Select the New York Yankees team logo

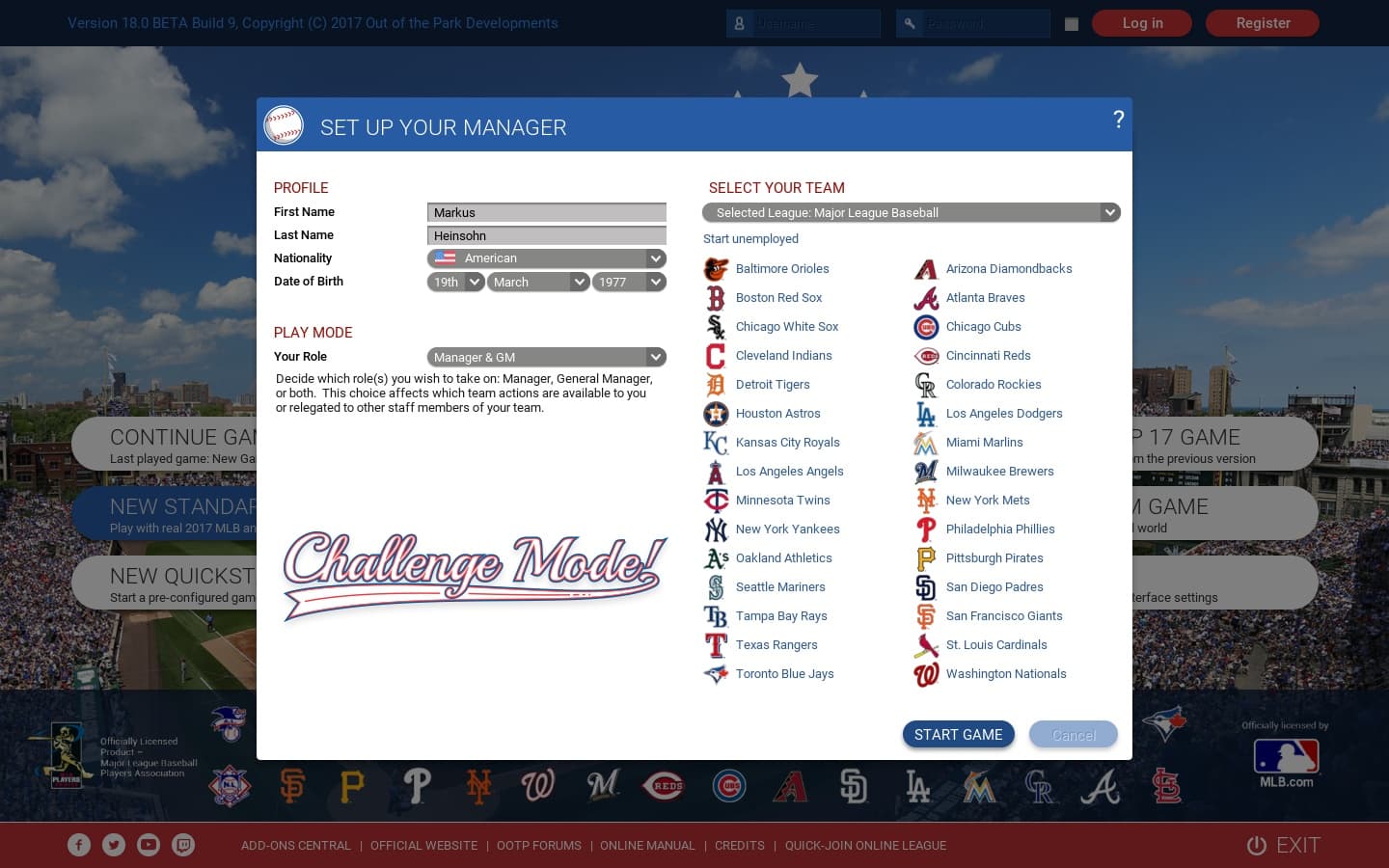click(x=716, y=529)
